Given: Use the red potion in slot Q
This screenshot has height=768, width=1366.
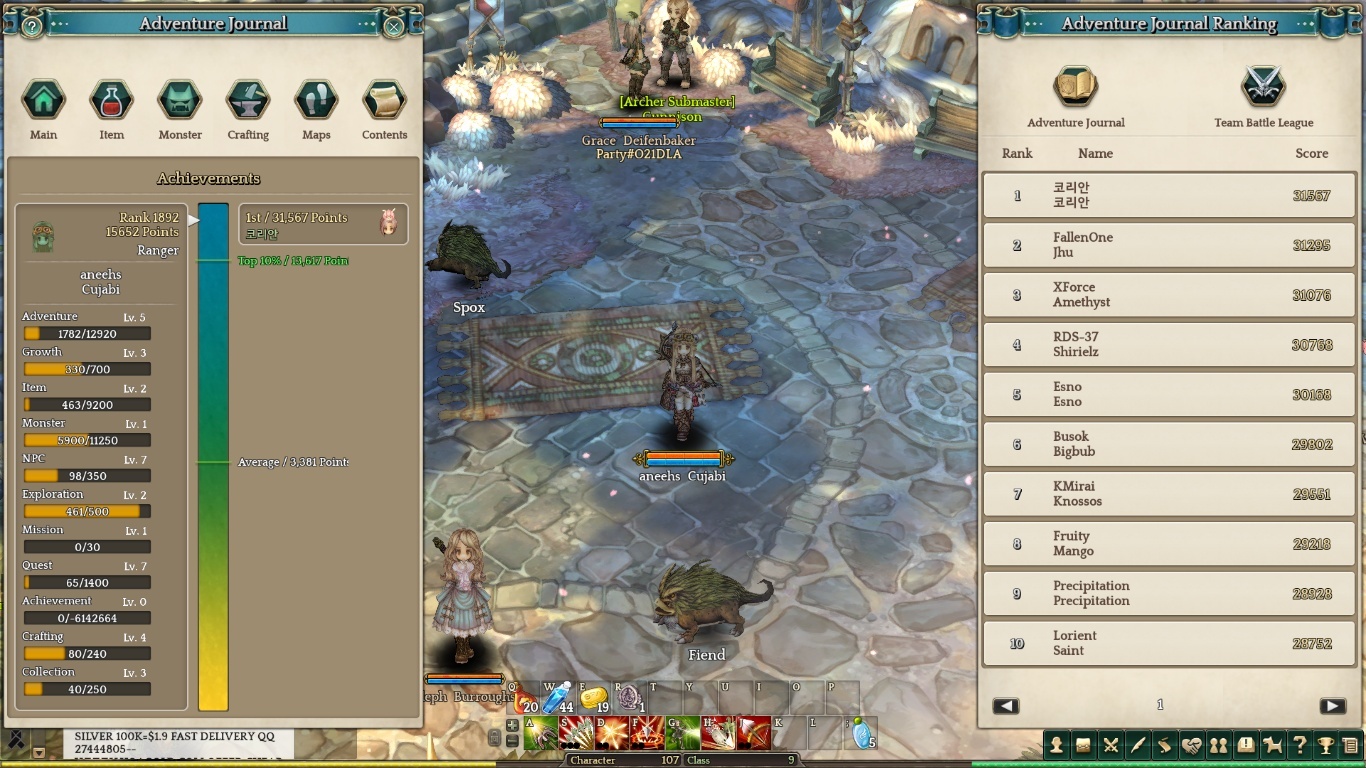Looking at the screenshot, I should pyautogui.click(x=524, y=698).
